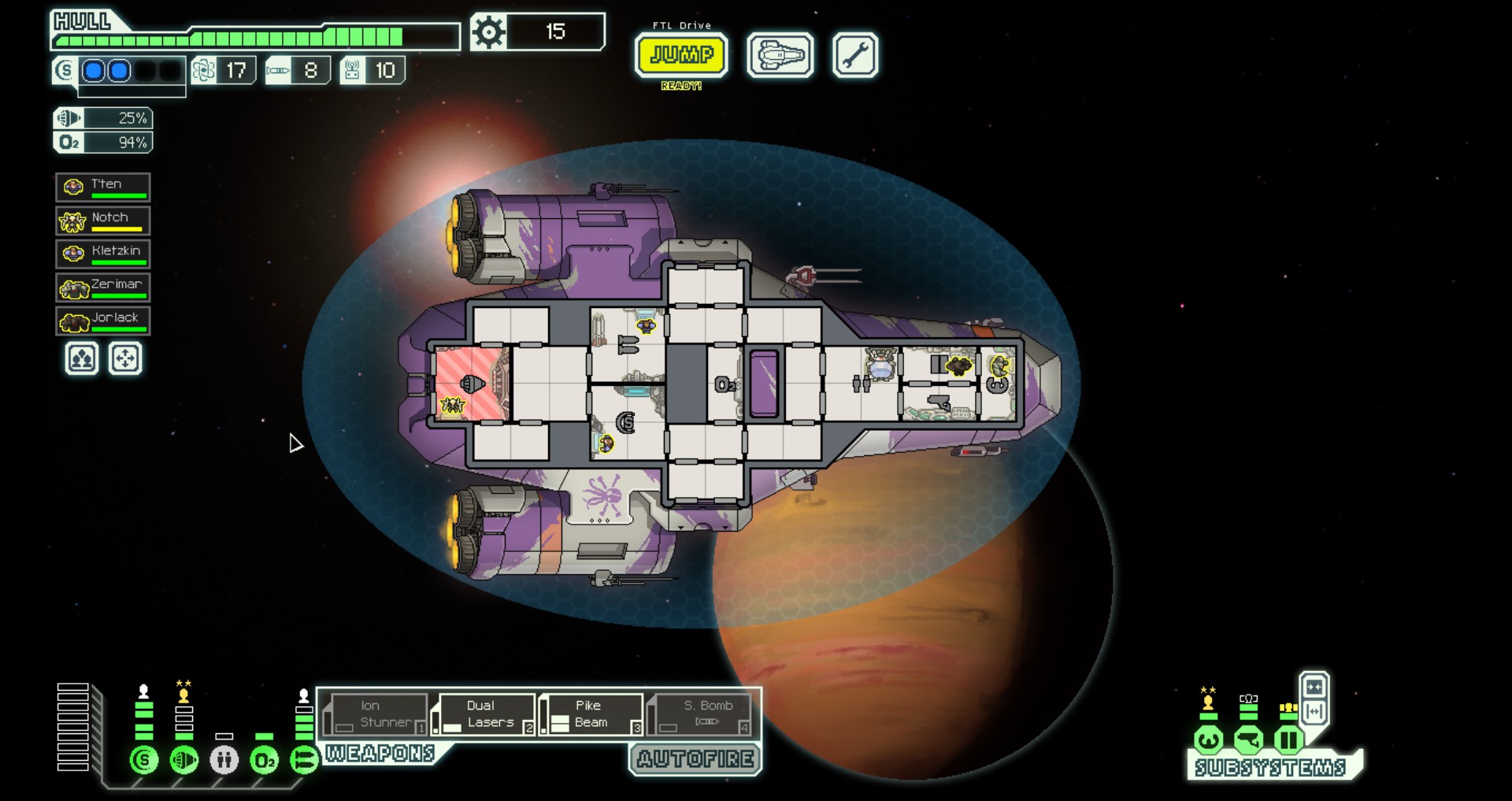Open the ship overview screen
The height and width of the screenshot is (801, 1512).
click(x=780, y=55)
